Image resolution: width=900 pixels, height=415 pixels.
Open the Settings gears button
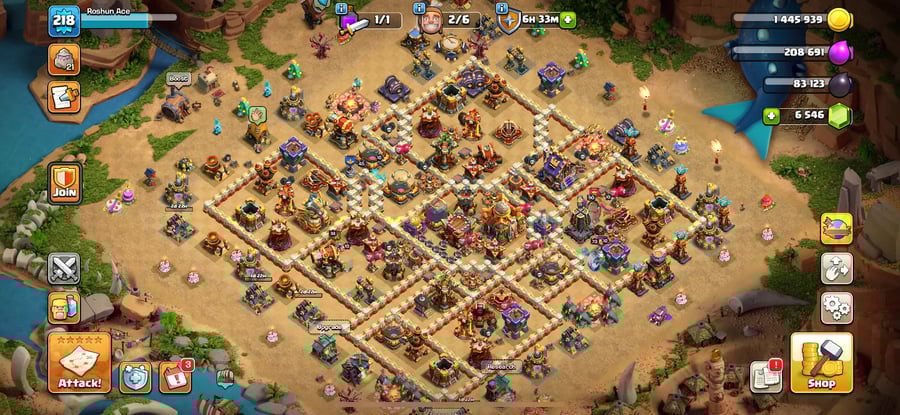pyautogui.click(x=836, y=307)
